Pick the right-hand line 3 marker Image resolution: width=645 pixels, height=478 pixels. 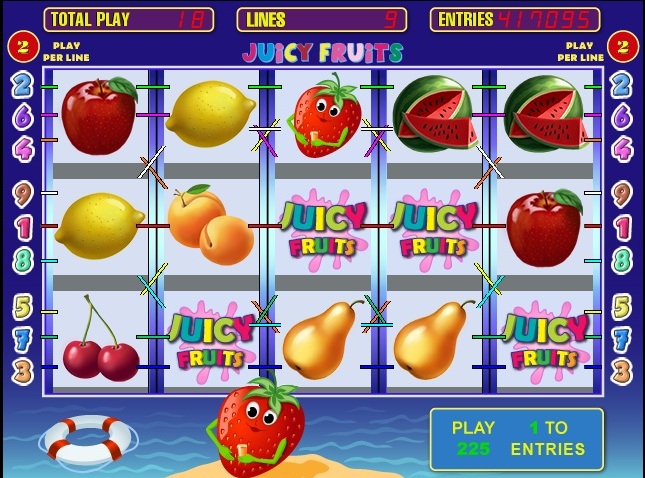pos(621,372)
